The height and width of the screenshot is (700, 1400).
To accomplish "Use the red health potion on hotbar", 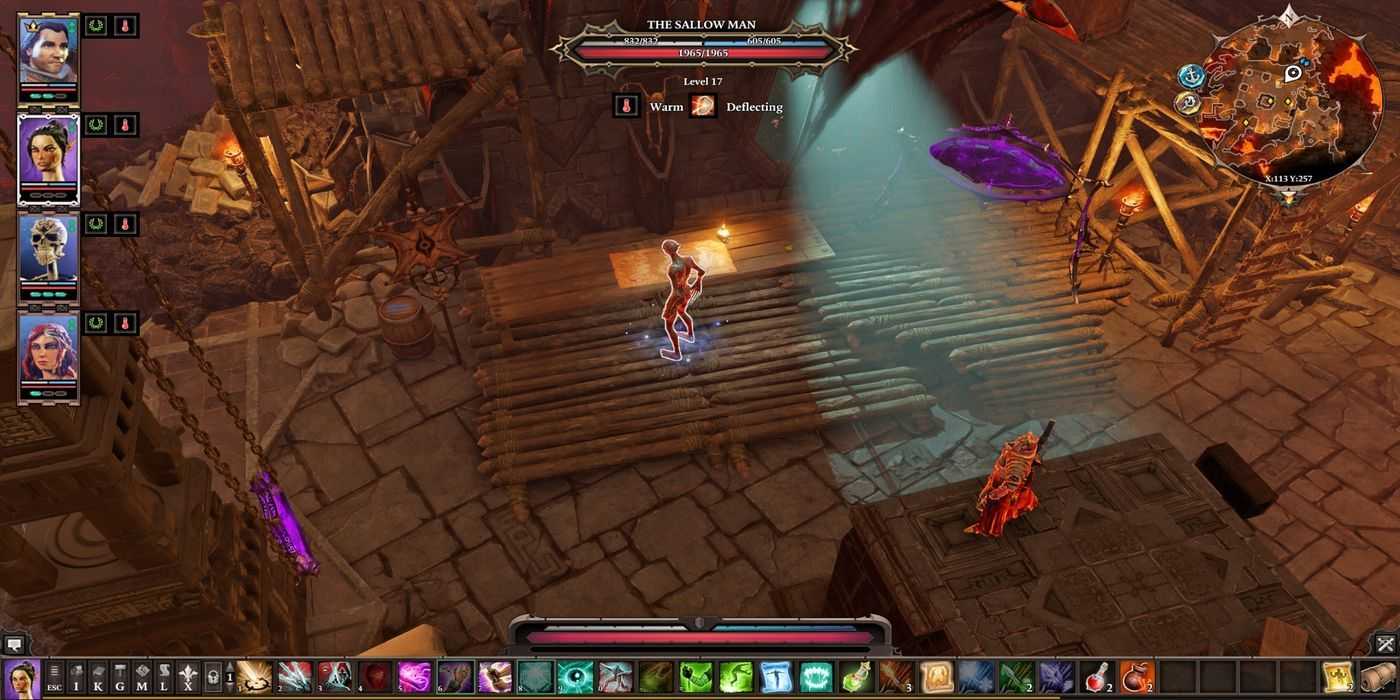I will click(1097, 677).
